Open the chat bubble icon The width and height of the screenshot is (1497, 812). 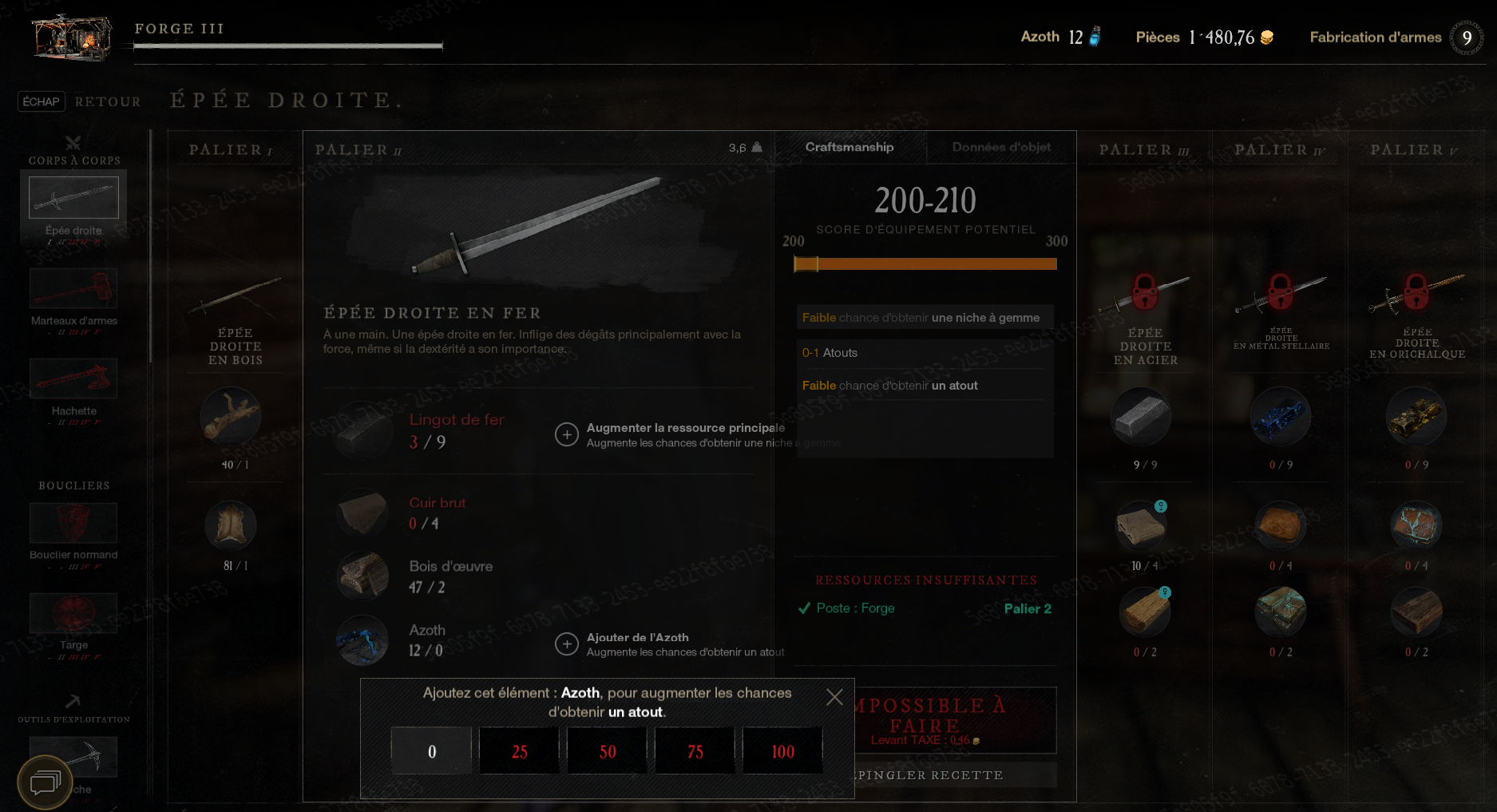click(x=45, y=782)
